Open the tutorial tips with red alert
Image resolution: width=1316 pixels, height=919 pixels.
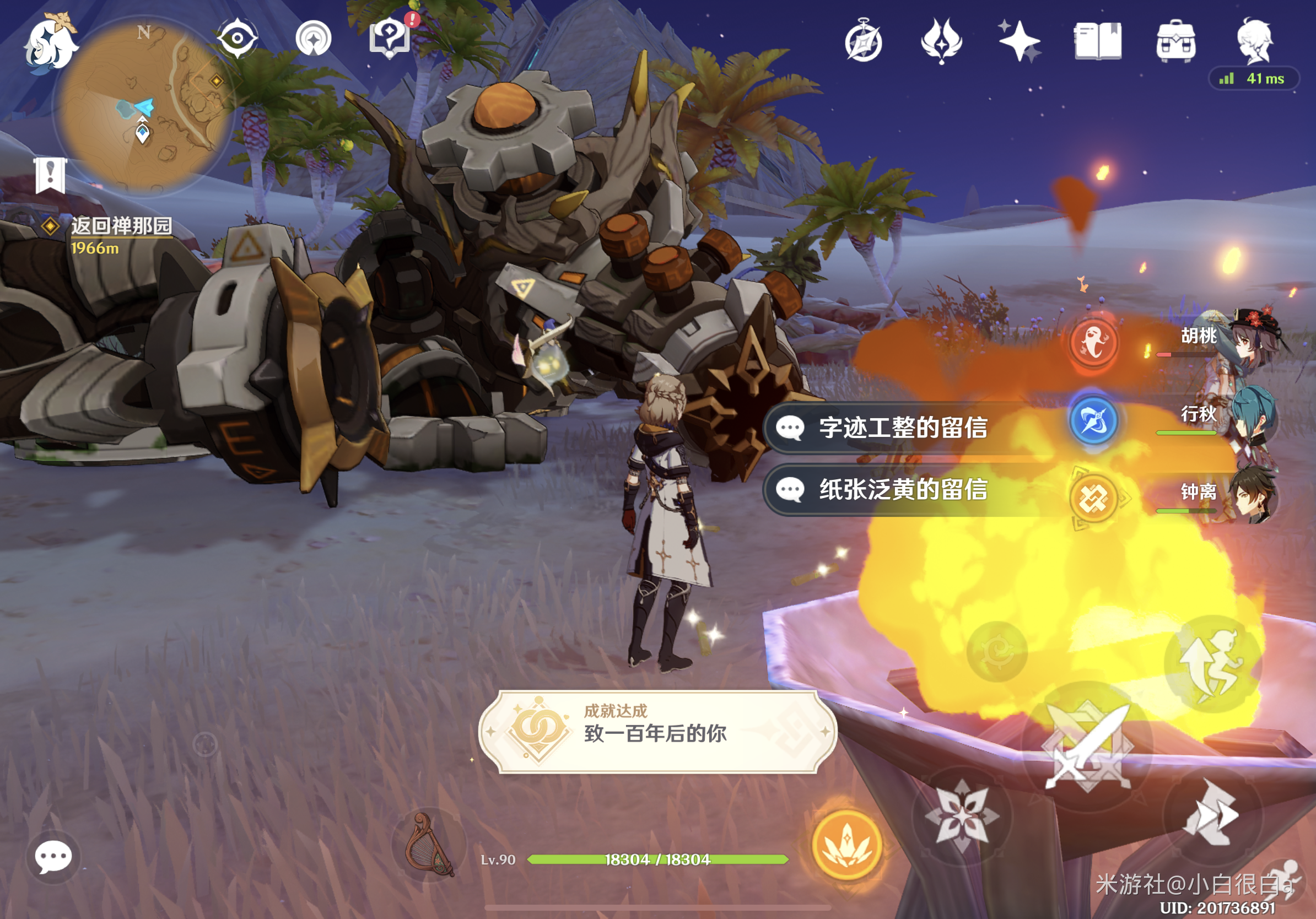pos(390,37)
